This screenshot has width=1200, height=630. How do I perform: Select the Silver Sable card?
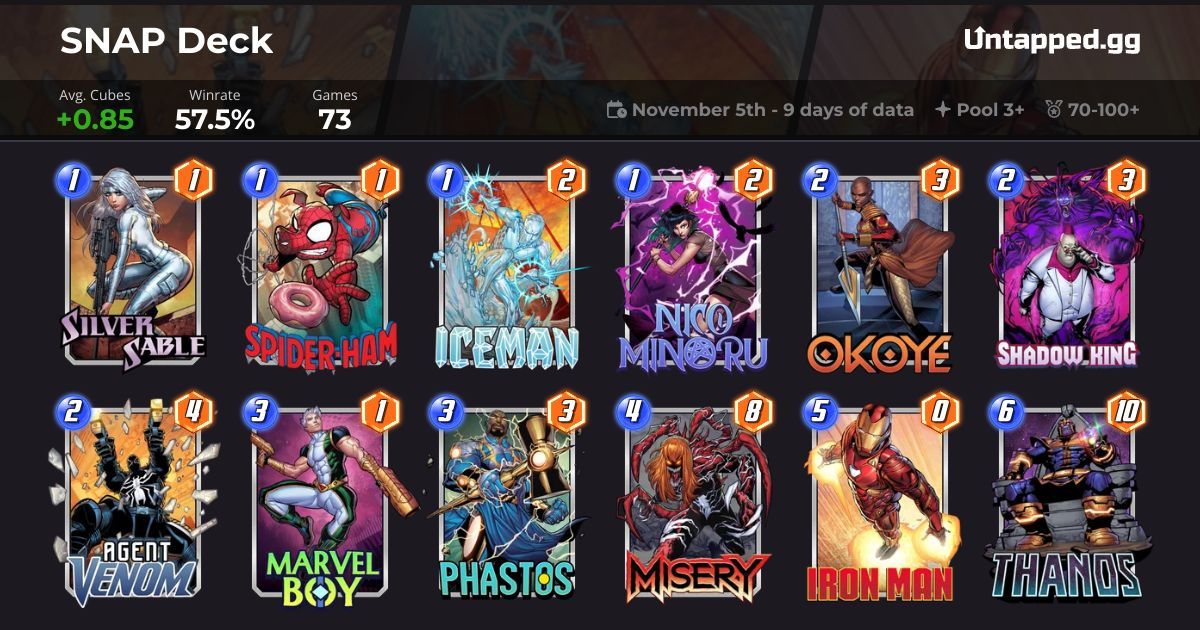[x=131, y=270]
